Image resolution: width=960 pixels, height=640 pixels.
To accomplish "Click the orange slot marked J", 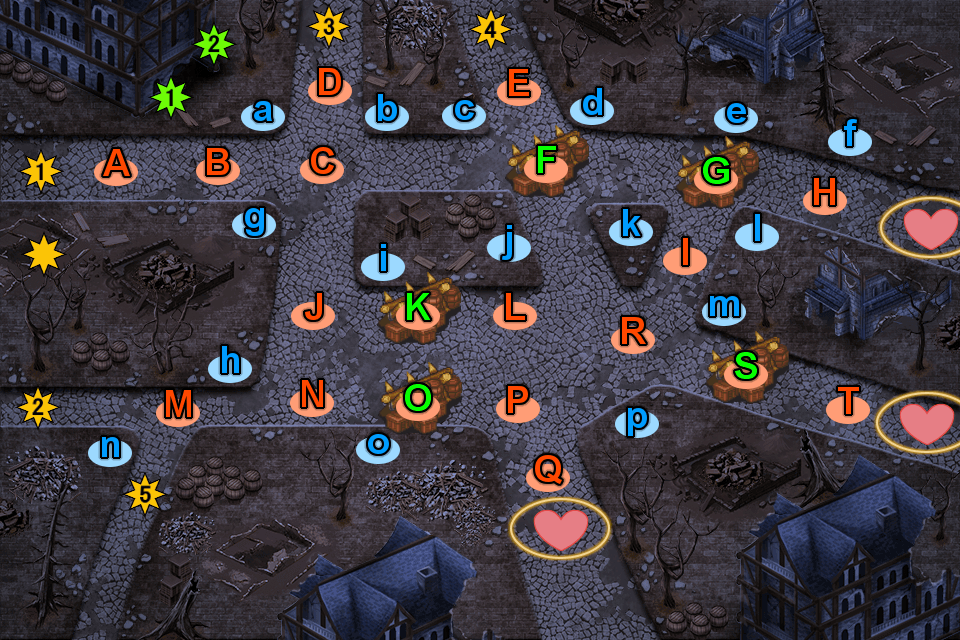I will click(x=313, y=311).
